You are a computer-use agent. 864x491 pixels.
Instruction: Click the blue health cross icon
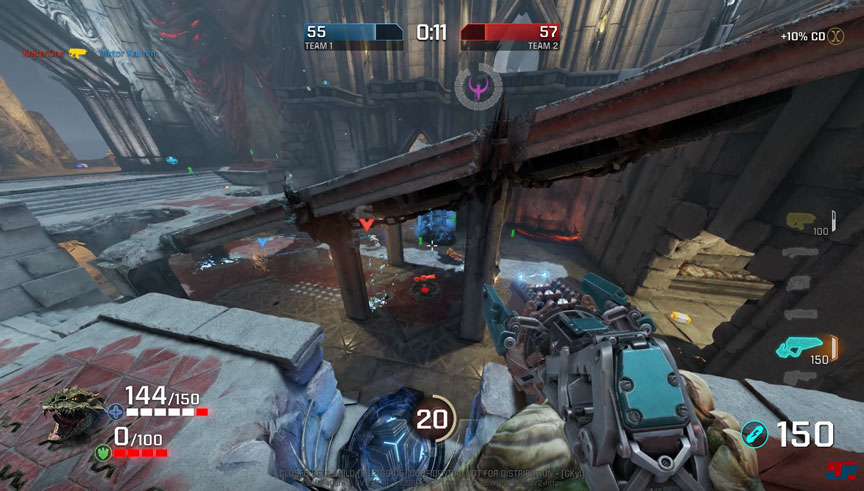click(x=117, y=410)
